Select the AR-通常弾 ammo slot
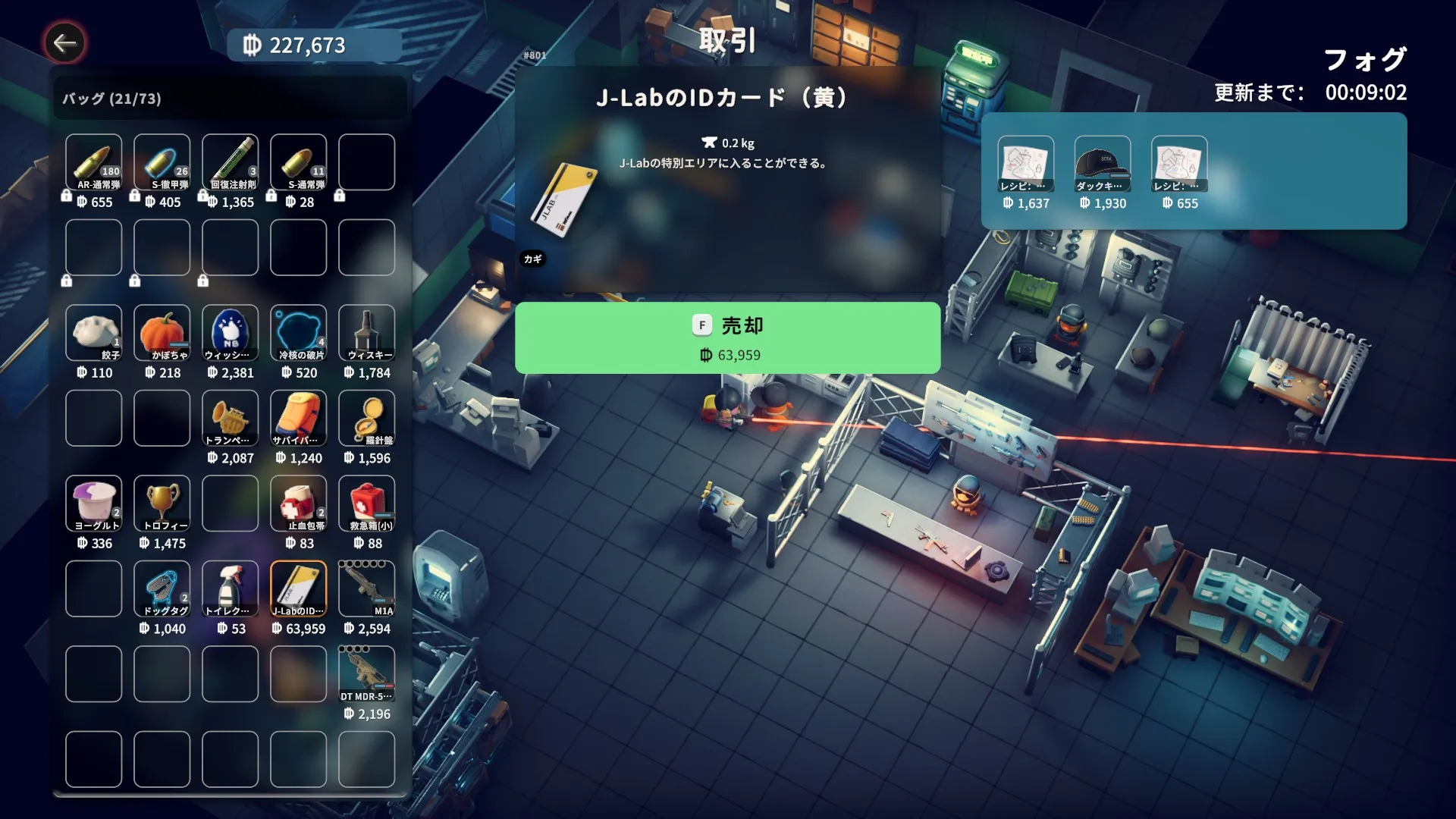Image resolution: width=1456 pixels, height=819 pixels. point(94,162)
